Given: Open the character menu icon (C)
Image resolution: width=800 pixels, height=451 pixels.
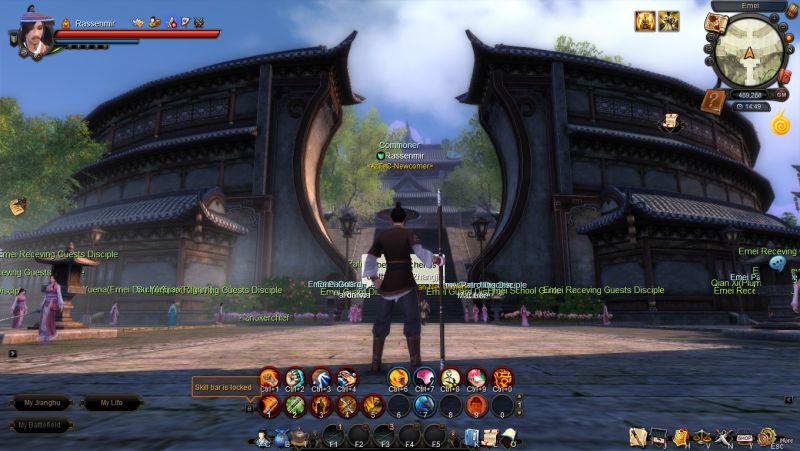Looking at the screenshot, I should point(262,438).
